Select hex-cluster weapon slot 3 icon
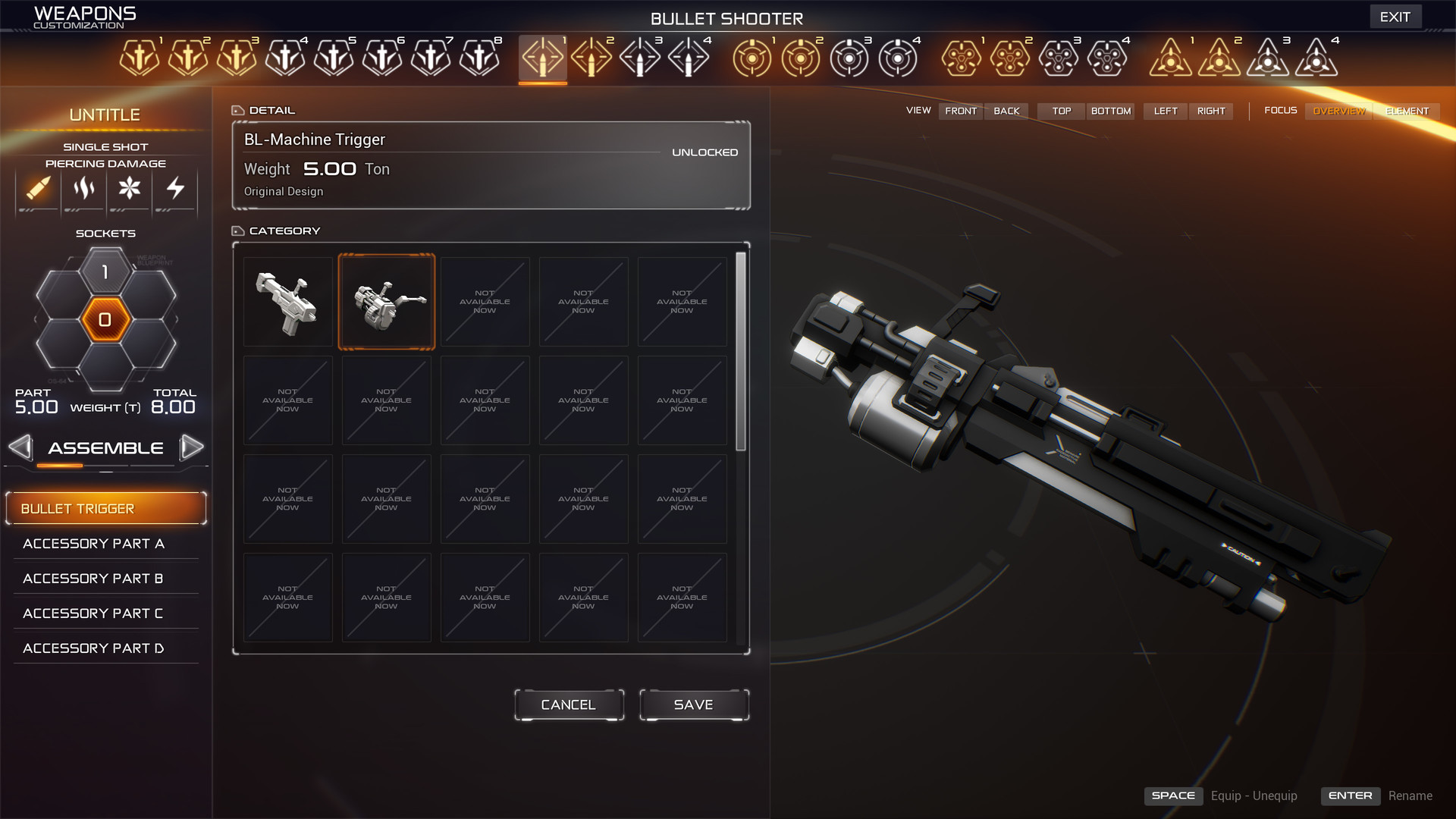Image resolution: width=1456 pixels, height=819 pixels. click(x=1058, y=57)
